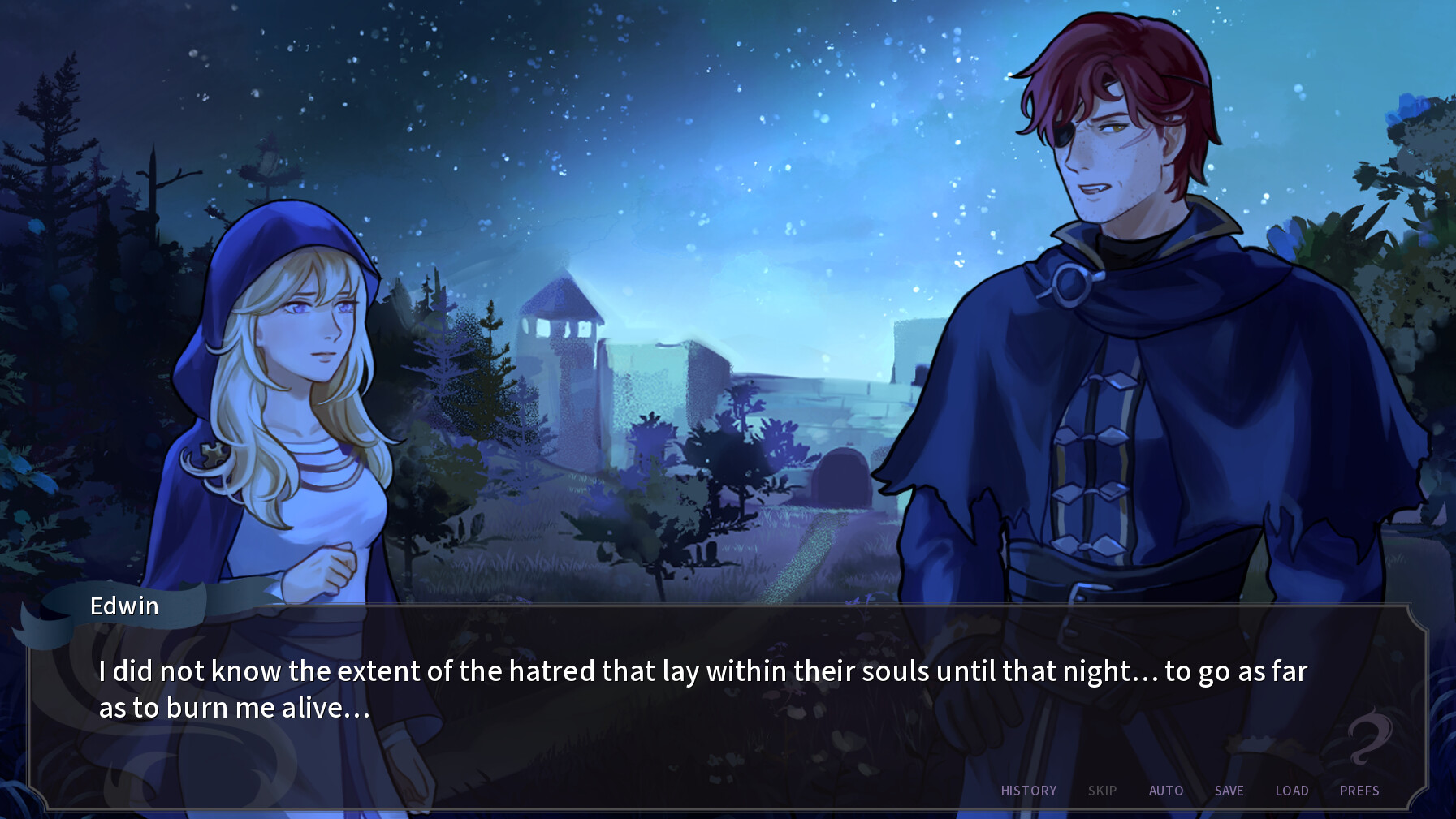1456x819 pixels.
Task: Advance Edwin's dialogue text box
Action: [x=702, y=690]
